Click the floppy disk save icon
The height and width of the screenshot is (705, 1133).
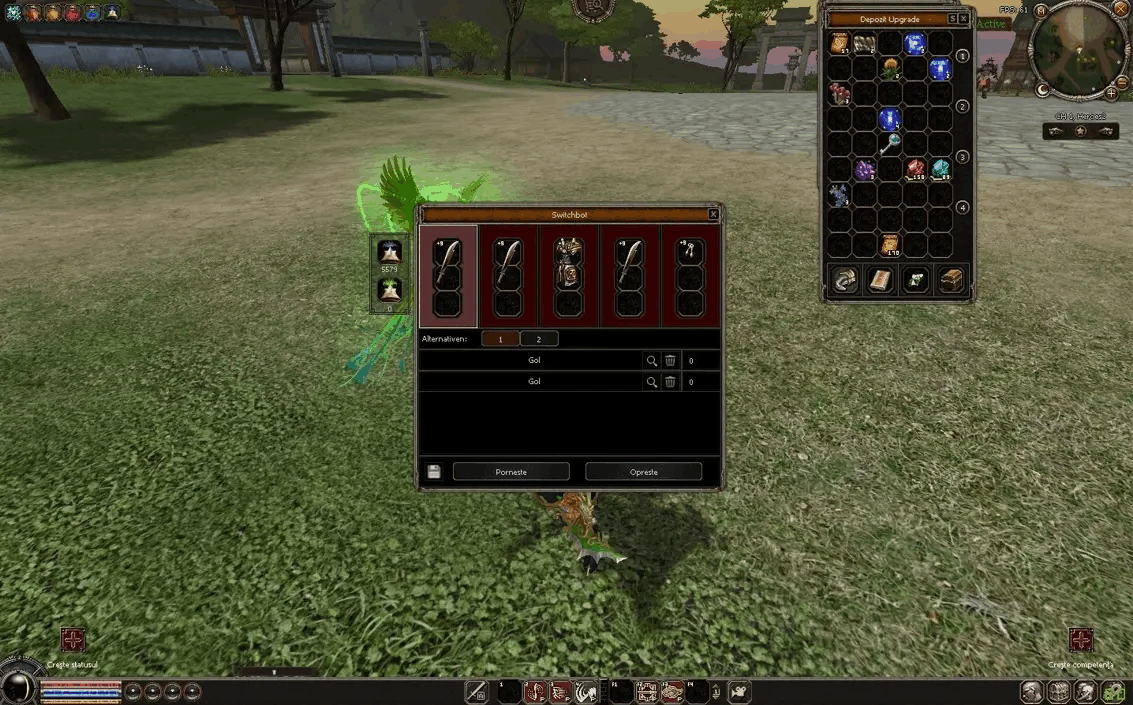(434, 472)
